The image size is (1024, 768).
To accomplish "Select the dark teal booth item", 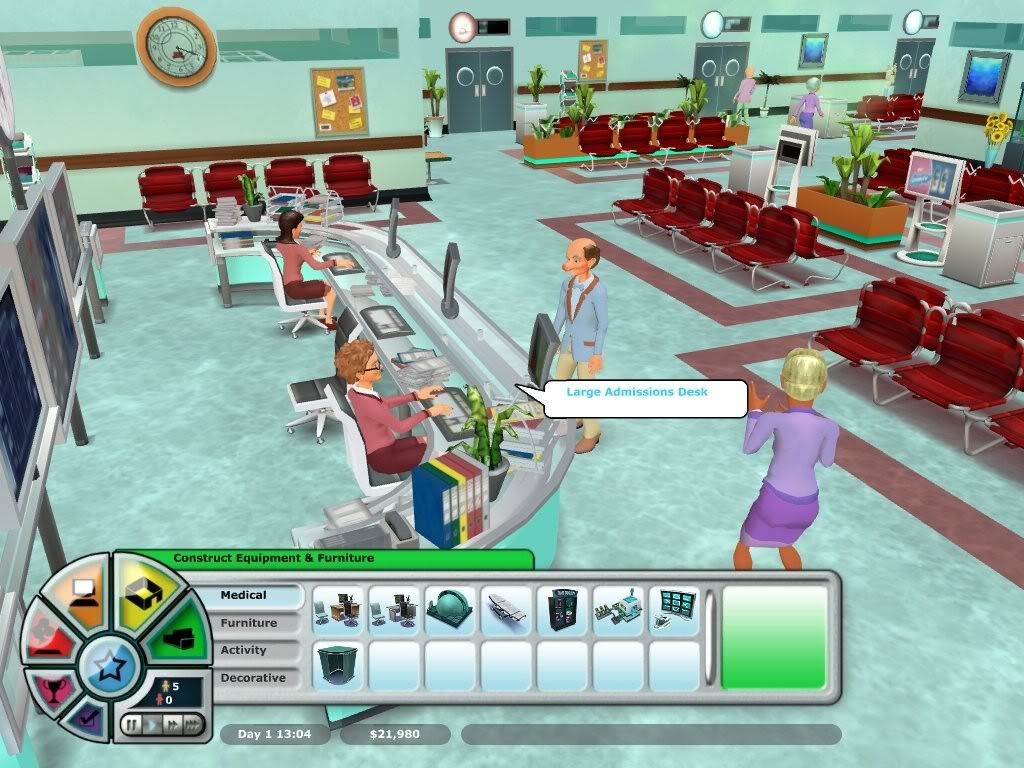I will [x=338, y=666].
